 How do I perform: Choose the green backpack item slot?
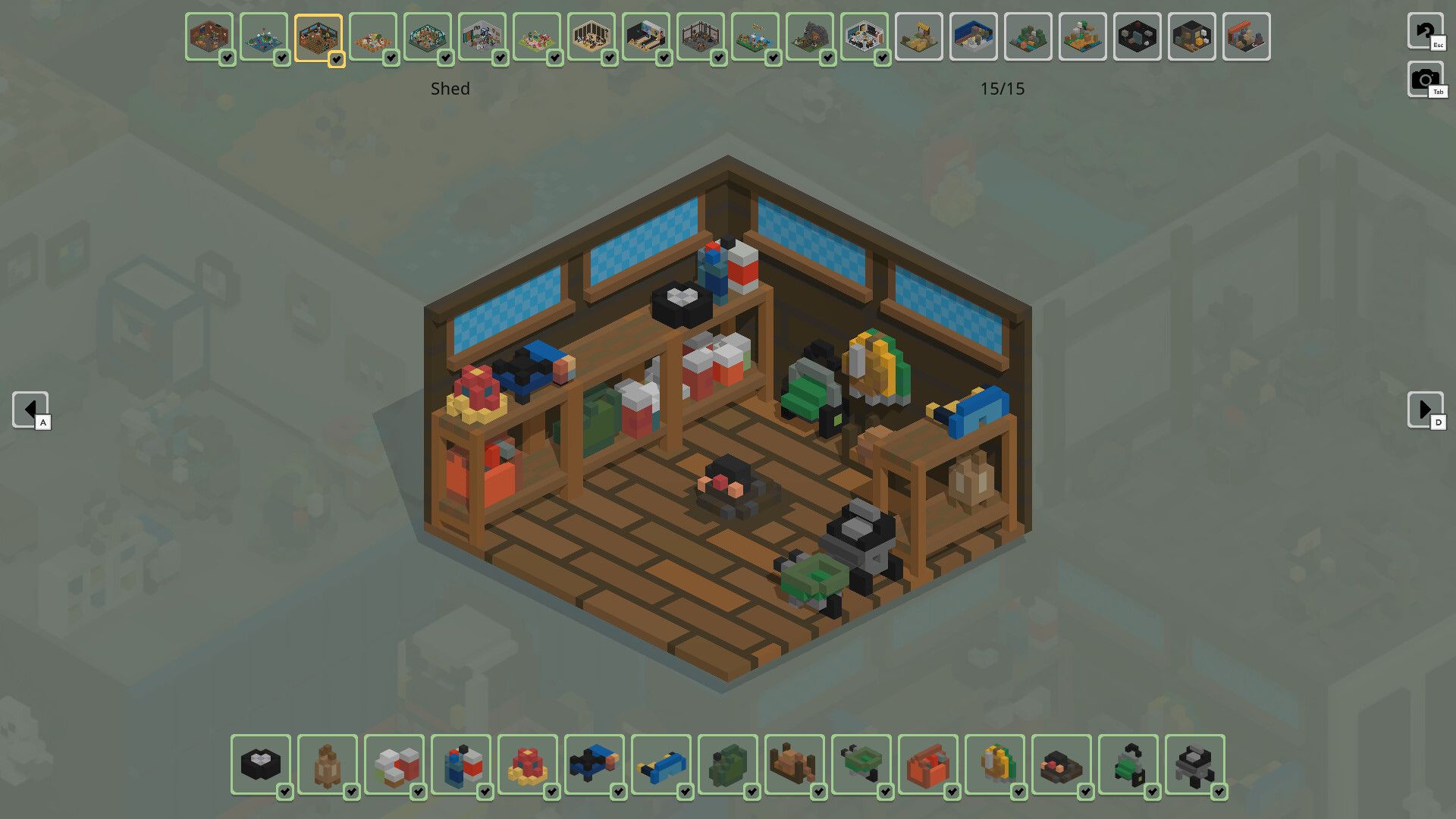coord(728,764)
